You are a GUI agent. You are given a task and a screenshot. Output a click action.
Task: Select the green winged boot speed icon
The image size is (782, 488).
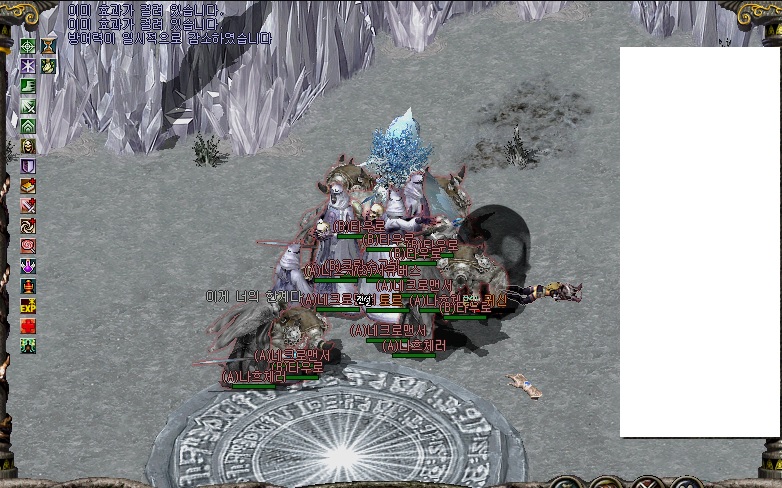click(x=28, y=86)
